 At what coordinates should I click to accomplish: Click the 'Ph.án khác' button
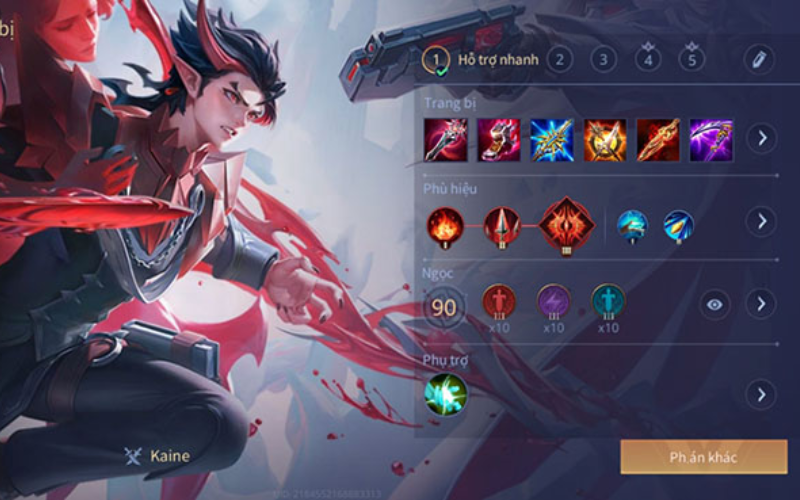[703, 457]
